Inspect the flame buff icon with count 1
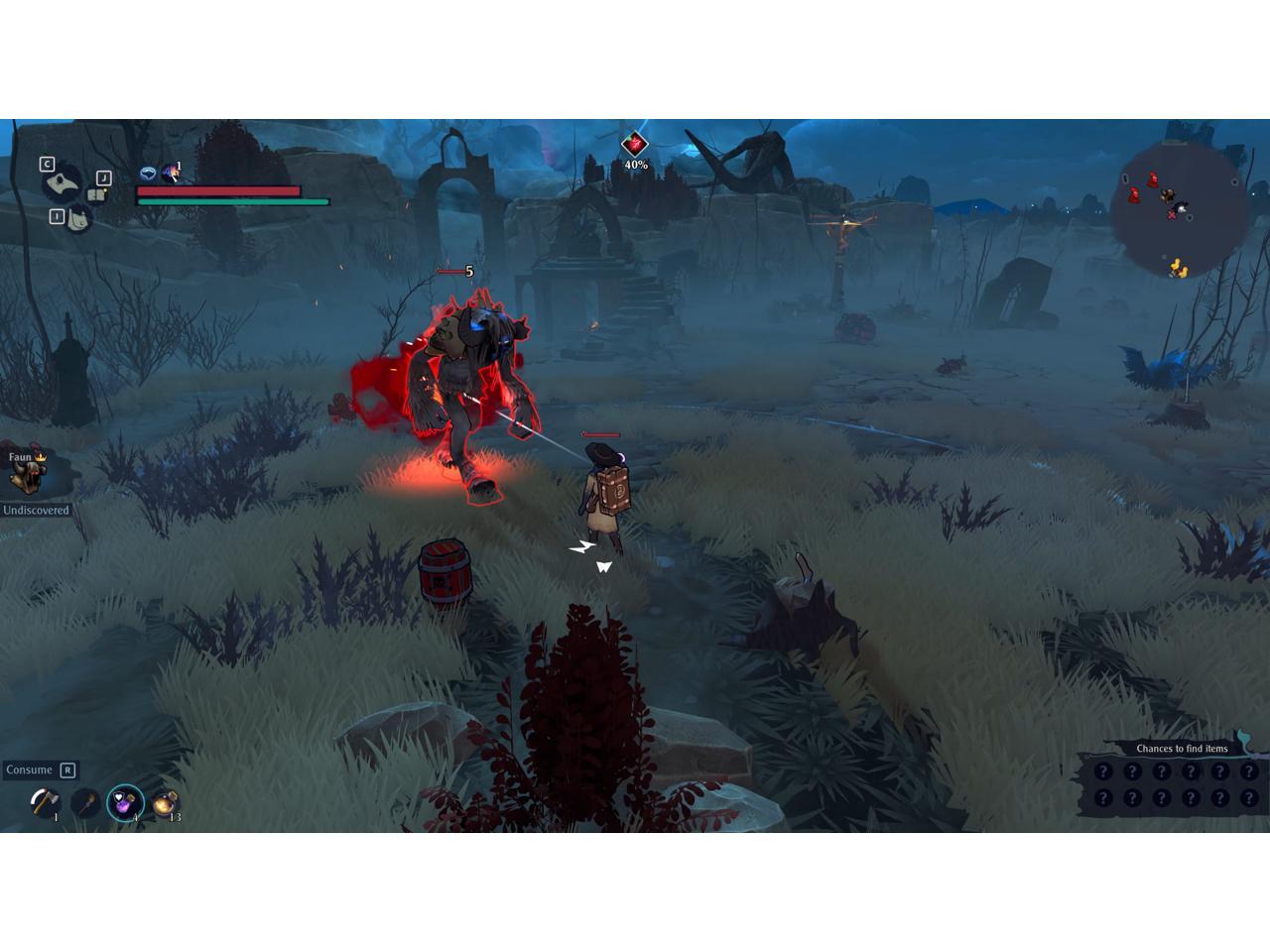This screenshot has width=1270, height=952. [171, 174]
